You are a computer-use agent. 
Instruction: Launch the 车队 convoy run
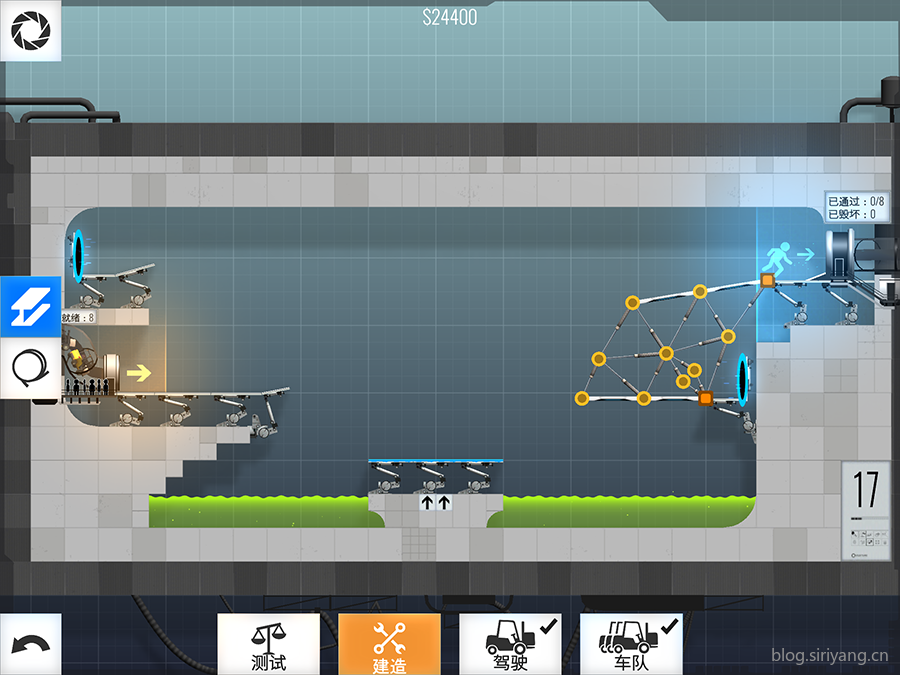pos(631,644)
